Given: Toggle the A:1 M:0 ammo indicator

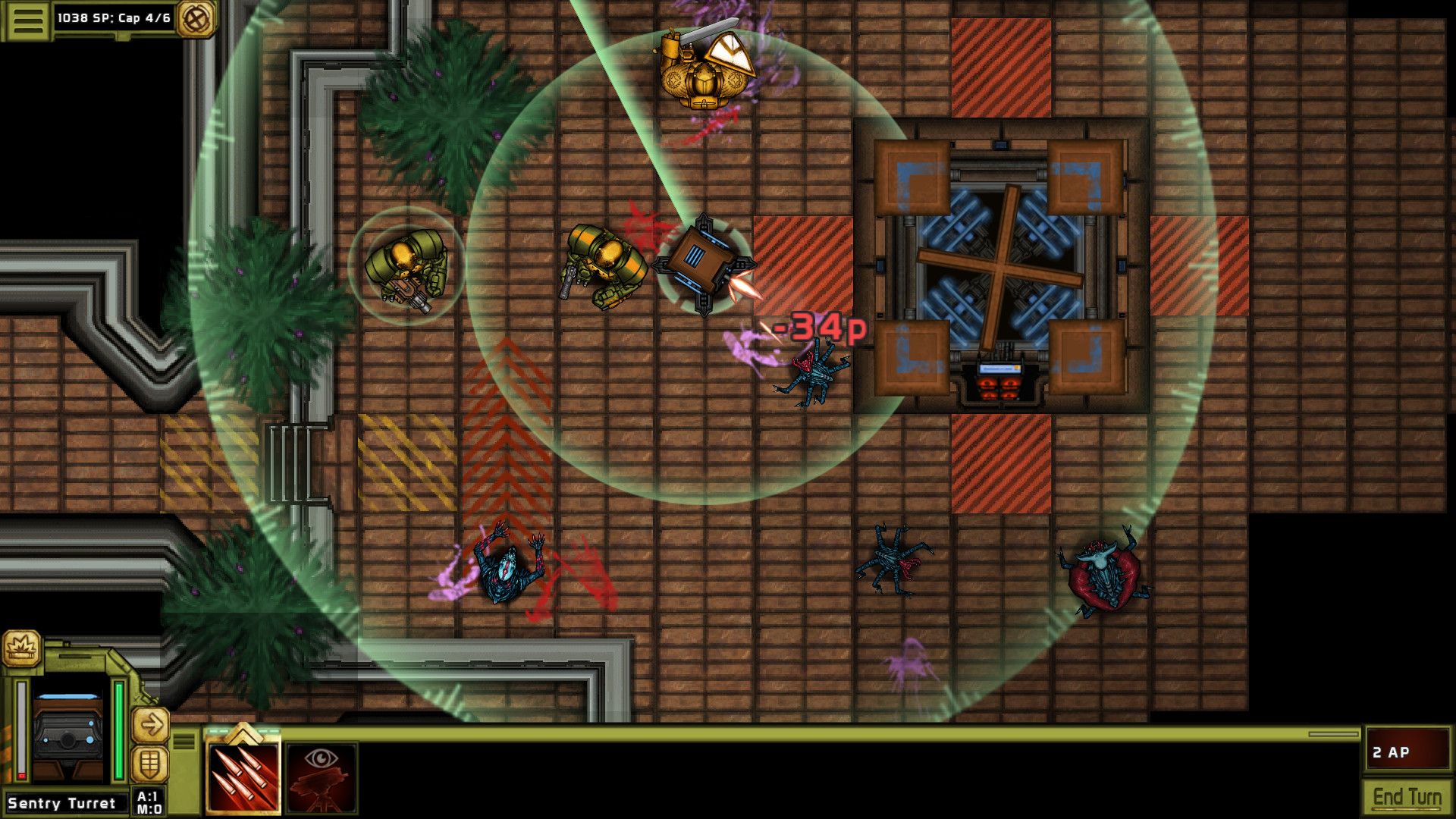Looking at the screenshot, I should point(149,802).
